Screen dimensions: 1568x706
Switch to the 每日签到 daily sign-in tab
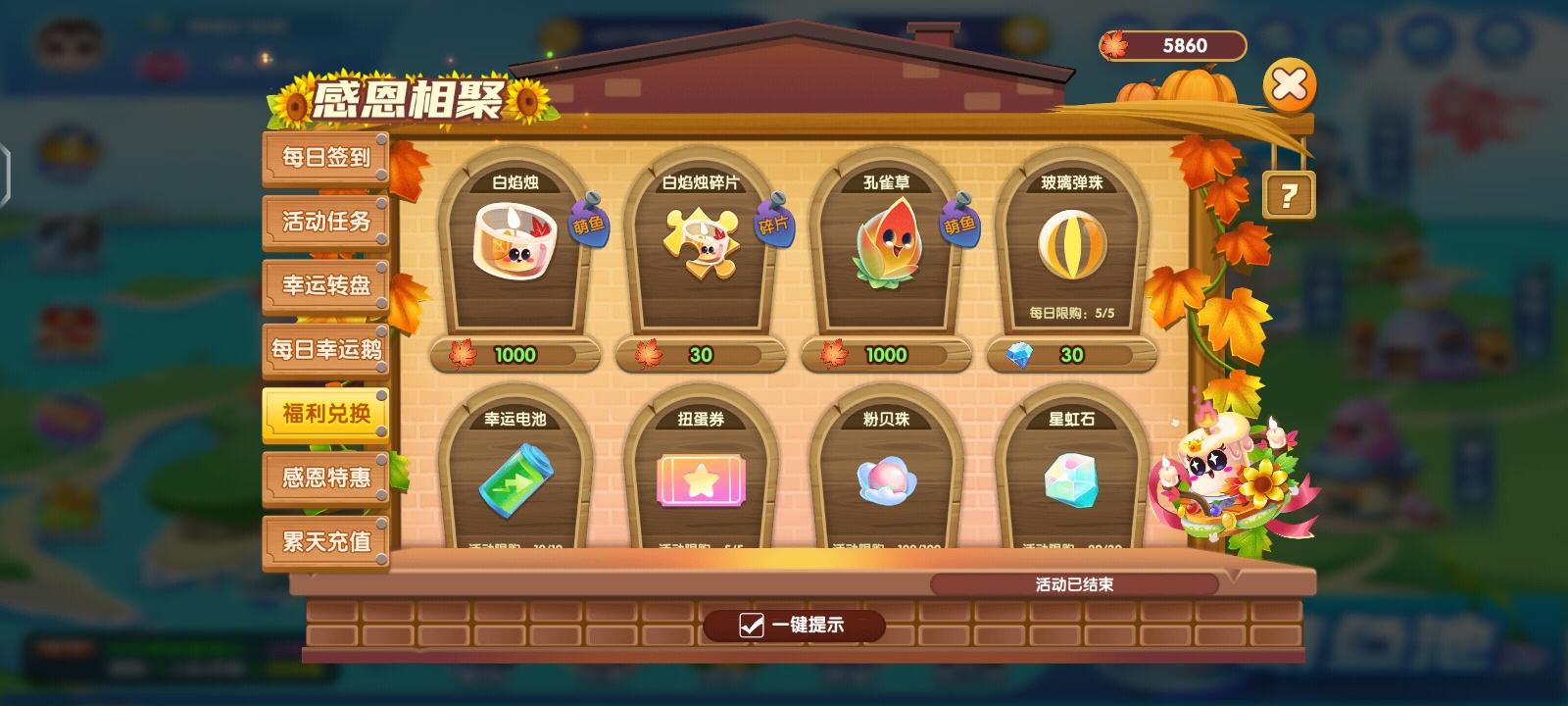(325, 157)
